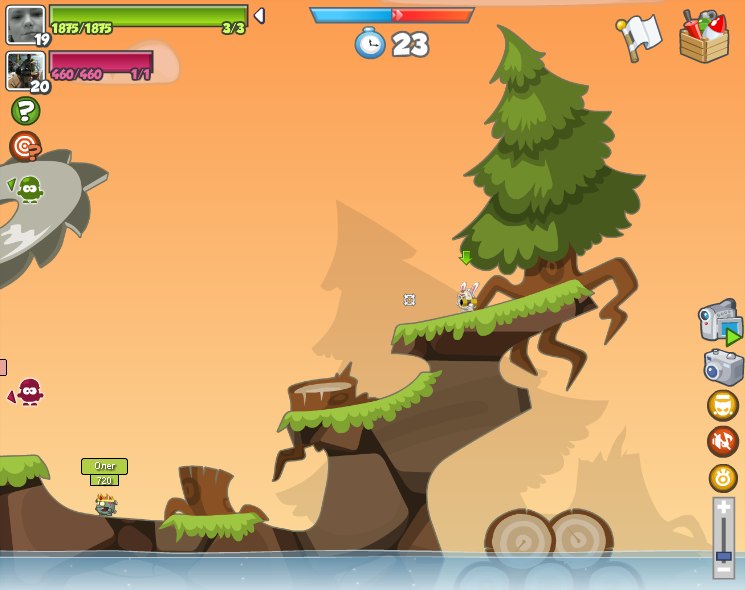The image size is (745, 590).
Task: Select the second player avatar, level 20
Action: (25, 70)
